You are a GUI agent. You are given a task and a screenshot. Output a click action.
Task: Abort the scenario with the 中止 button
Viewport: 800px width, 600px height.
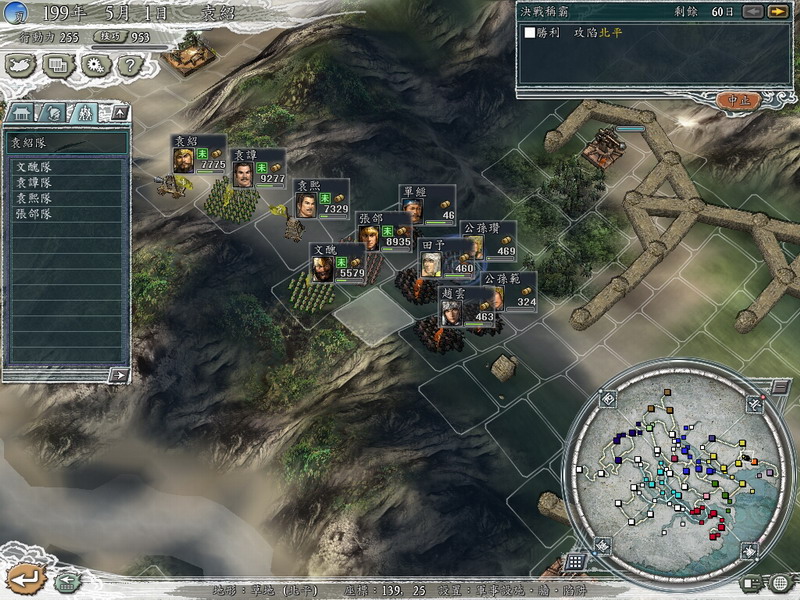click(x=738, y=100)
